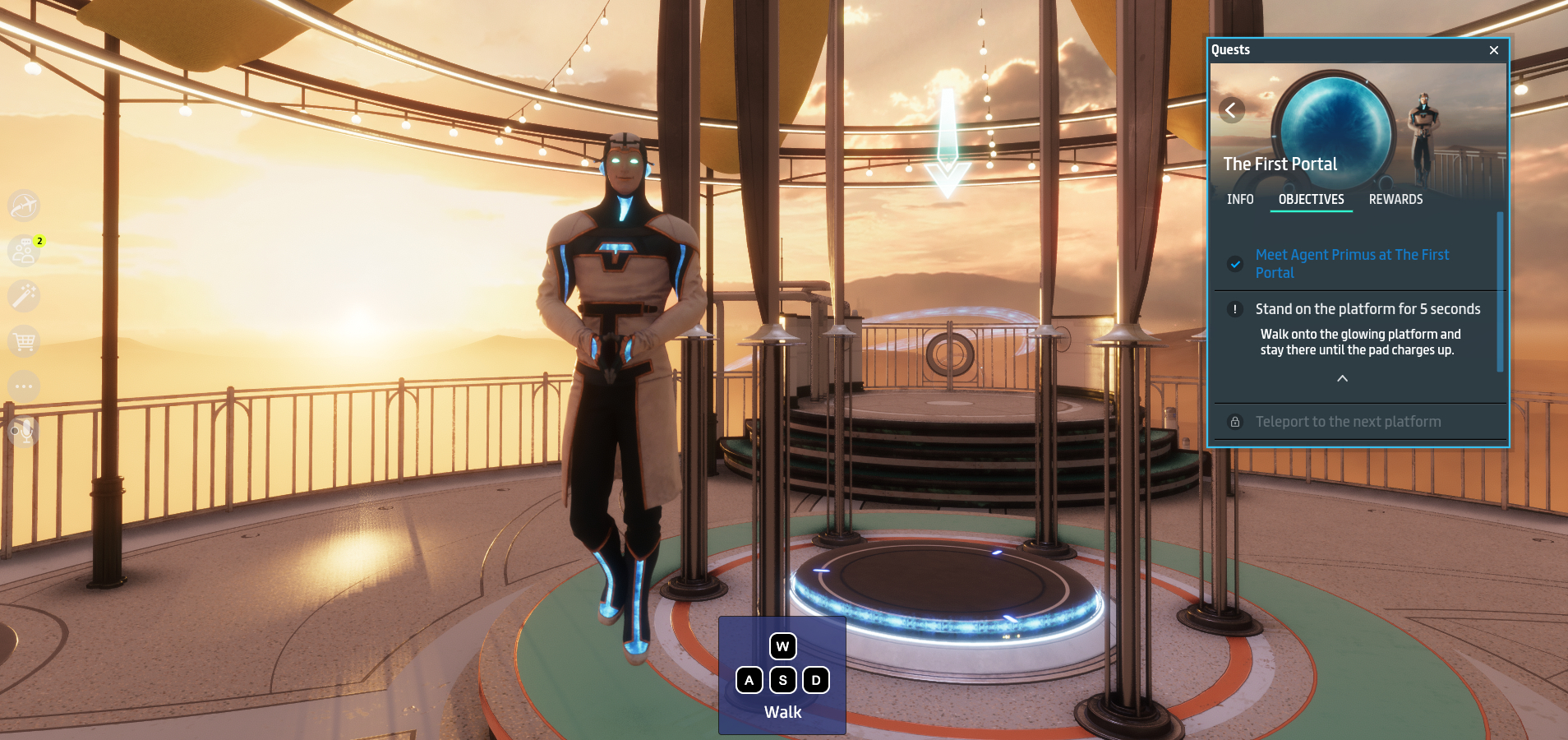Viewport: 1568px width, 740px height.
Task: Open the REWARDS tab
Action: click(x=1395, y=199)
